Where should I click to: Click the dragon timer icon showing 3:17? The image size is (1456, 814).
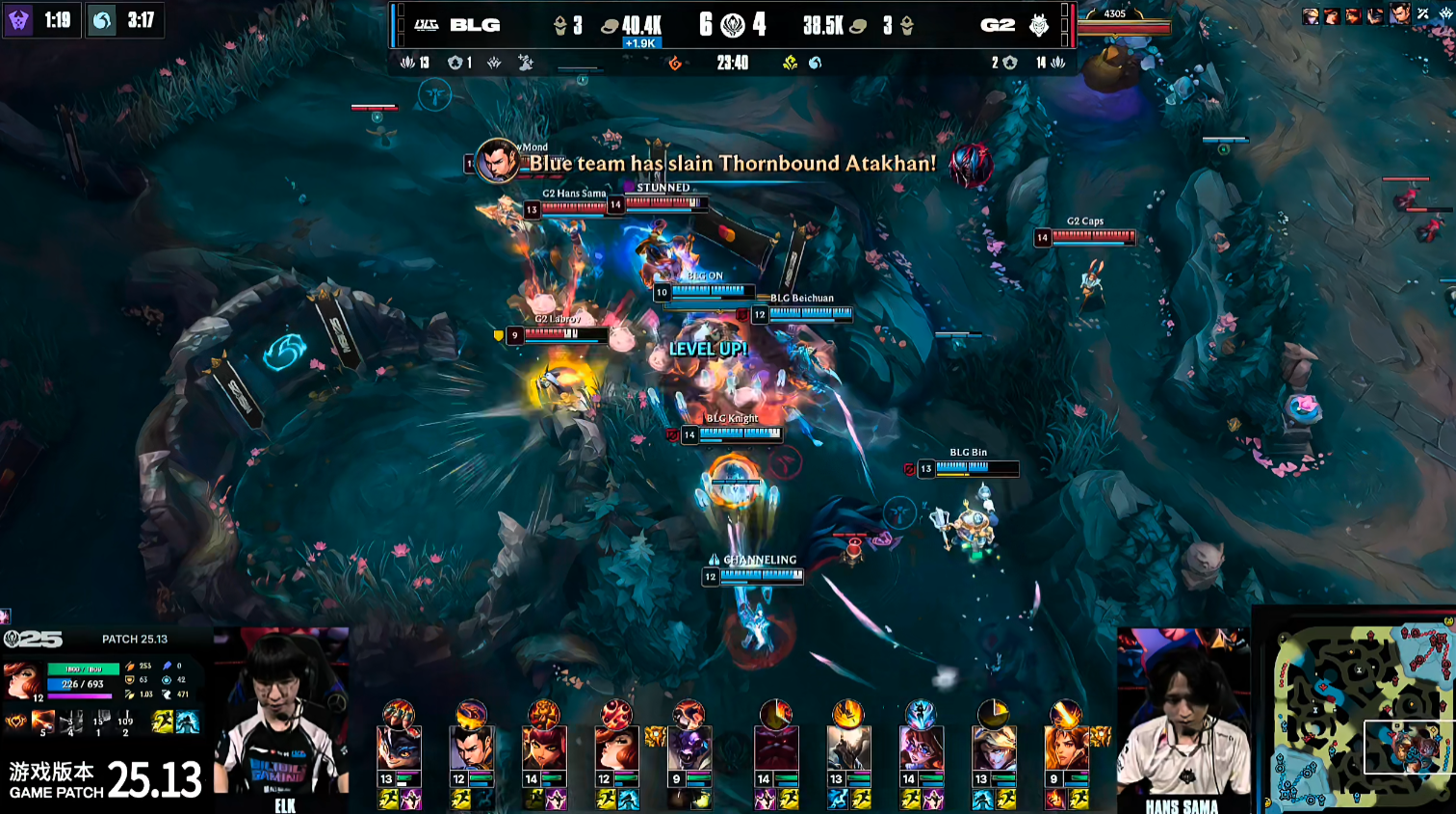102,20
